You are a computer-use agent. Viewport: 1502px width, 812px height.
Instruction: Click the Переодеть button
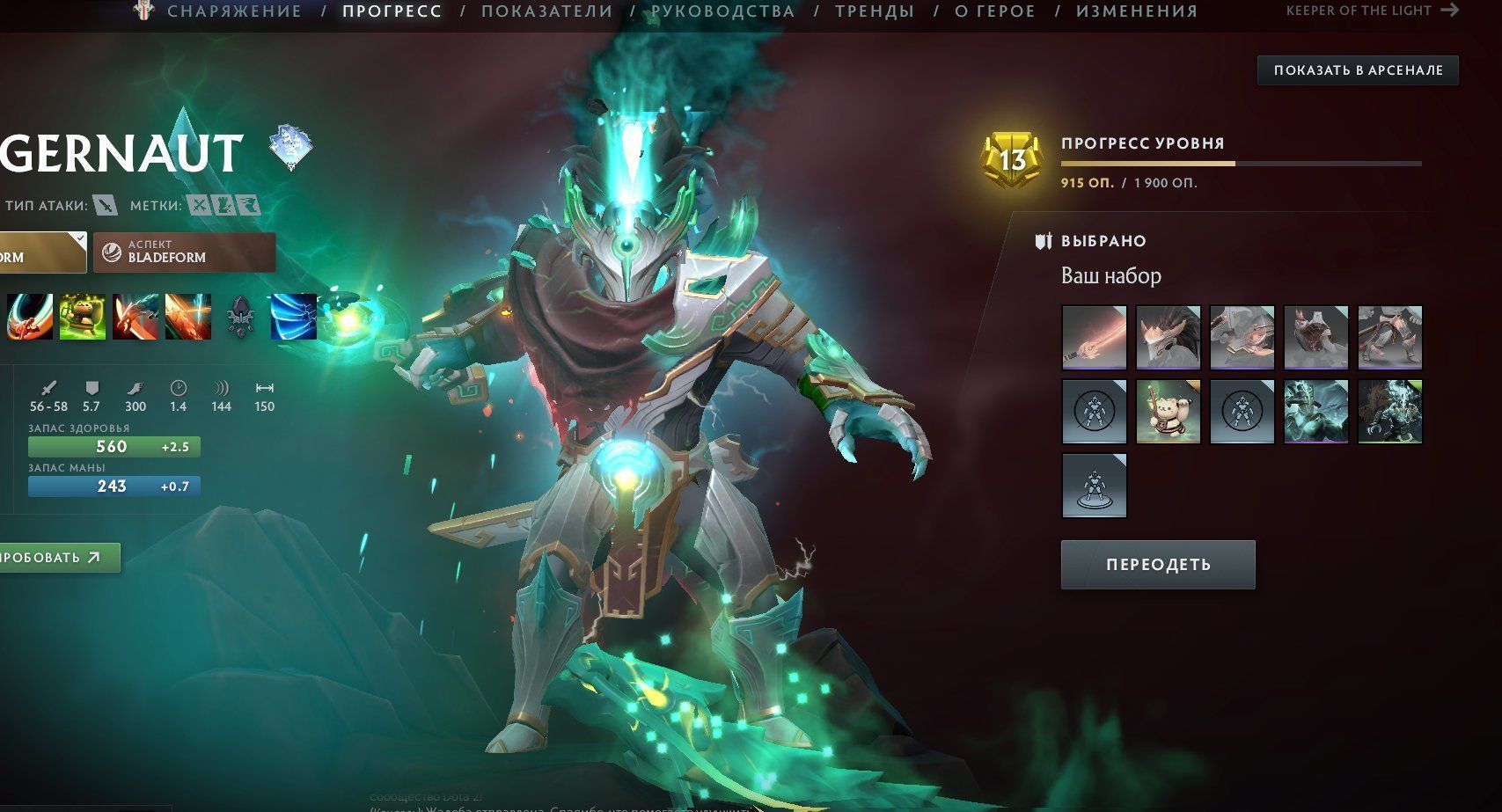click(x=1157, y=565)
